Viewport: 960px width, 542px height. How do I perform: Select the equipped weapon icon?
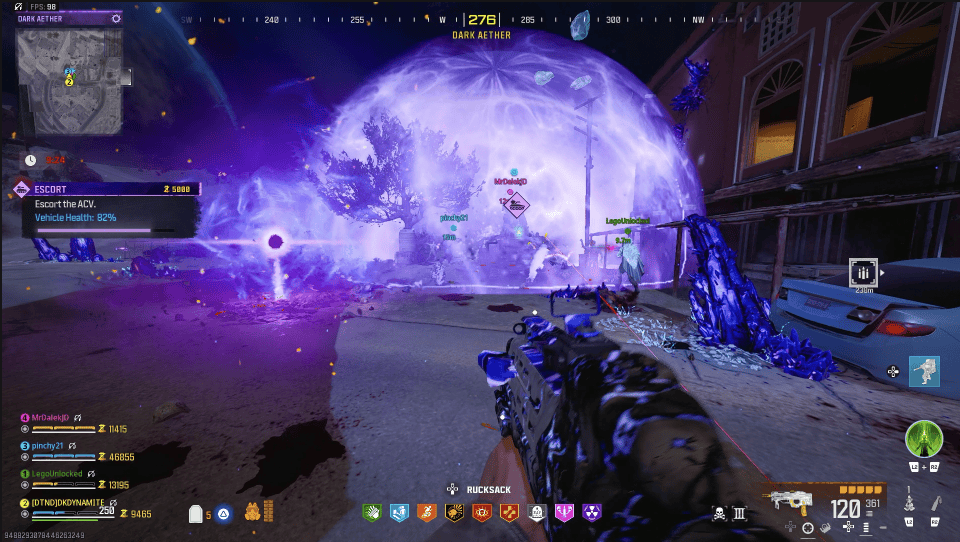(784, 501)
